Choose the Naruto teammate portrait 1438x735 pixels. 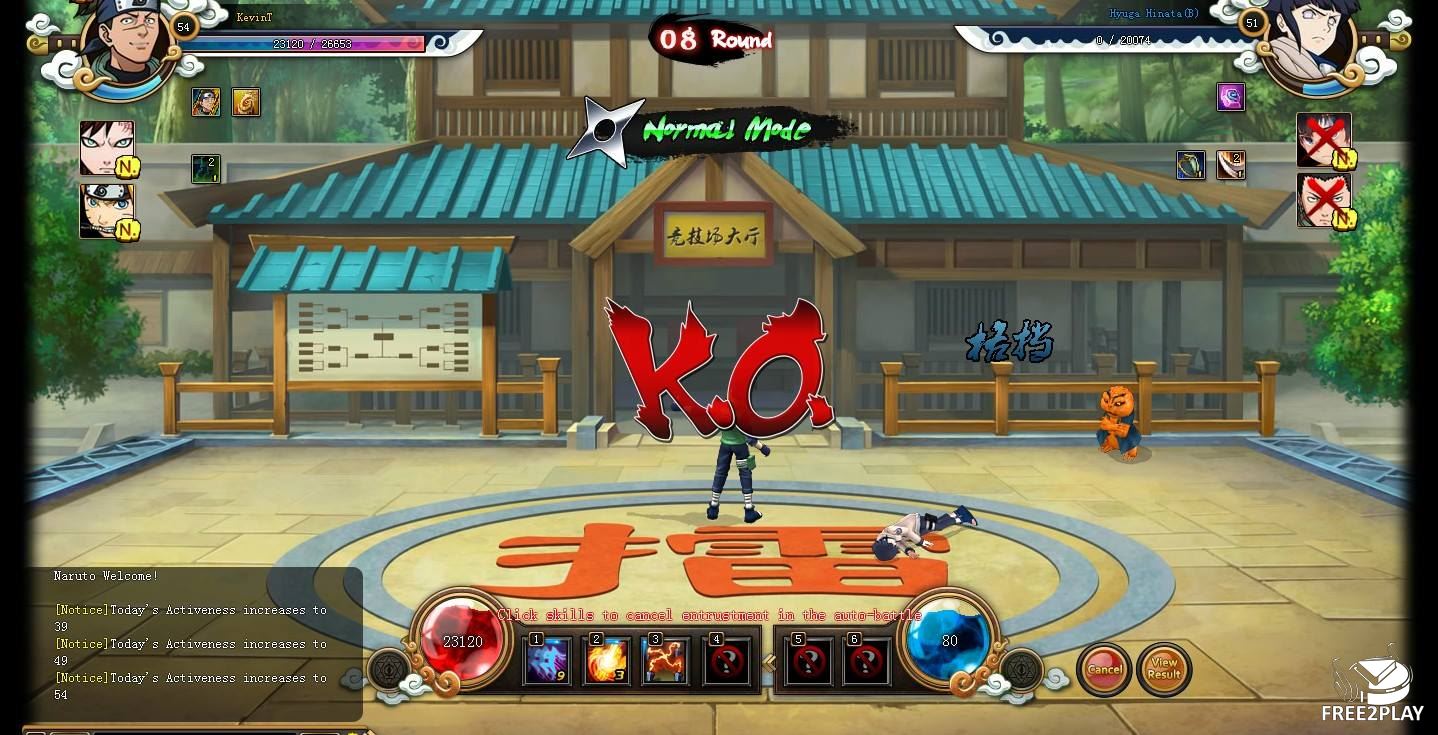click(x=106, y=210)
